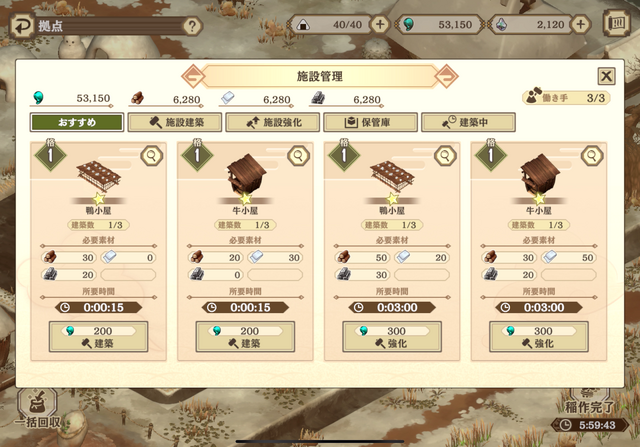
Task: Open the 施設強化 tab
Action: coord(271,122)
